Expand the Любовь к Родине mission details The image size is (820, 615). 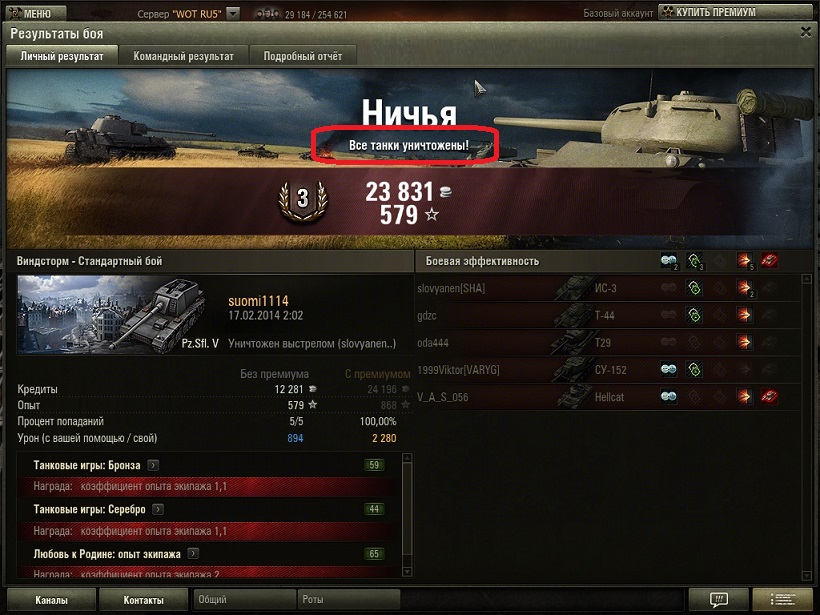[191, 553]
